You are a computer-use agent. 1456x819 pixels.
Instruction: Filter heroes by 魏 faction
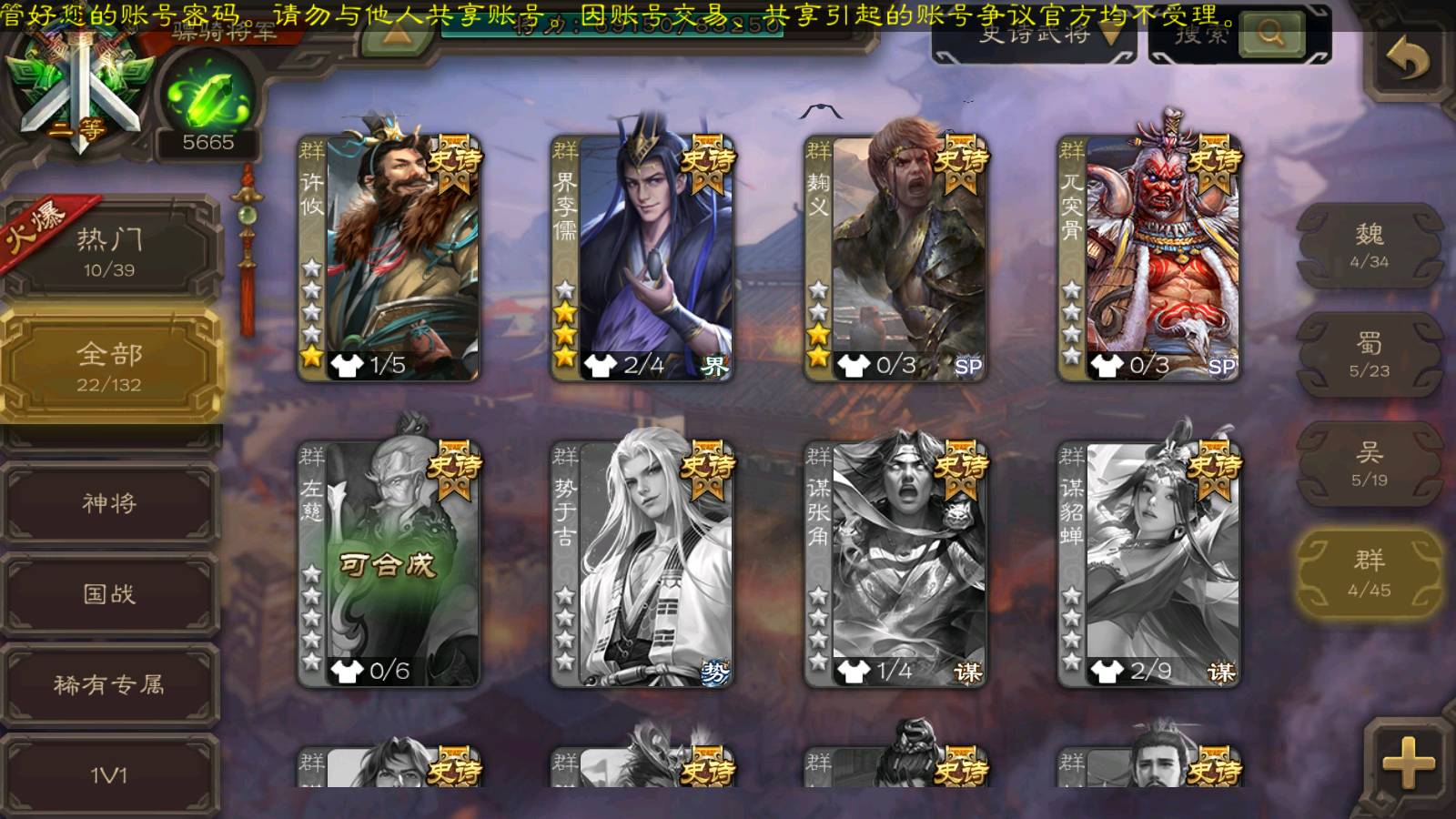coord(1369,246)
